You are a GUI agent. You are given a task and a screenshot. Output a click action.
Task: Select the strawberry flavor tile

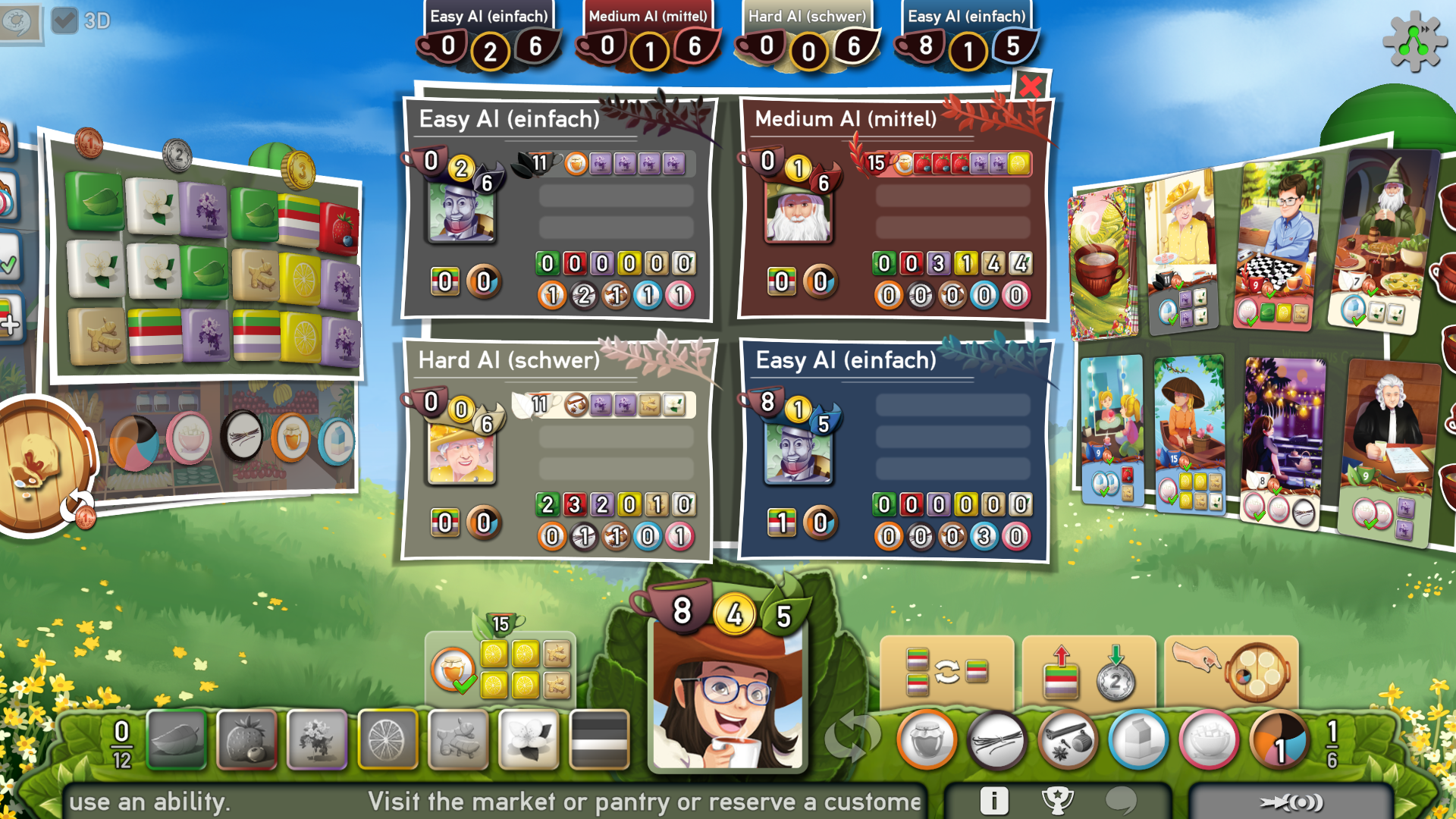[248, 741]
